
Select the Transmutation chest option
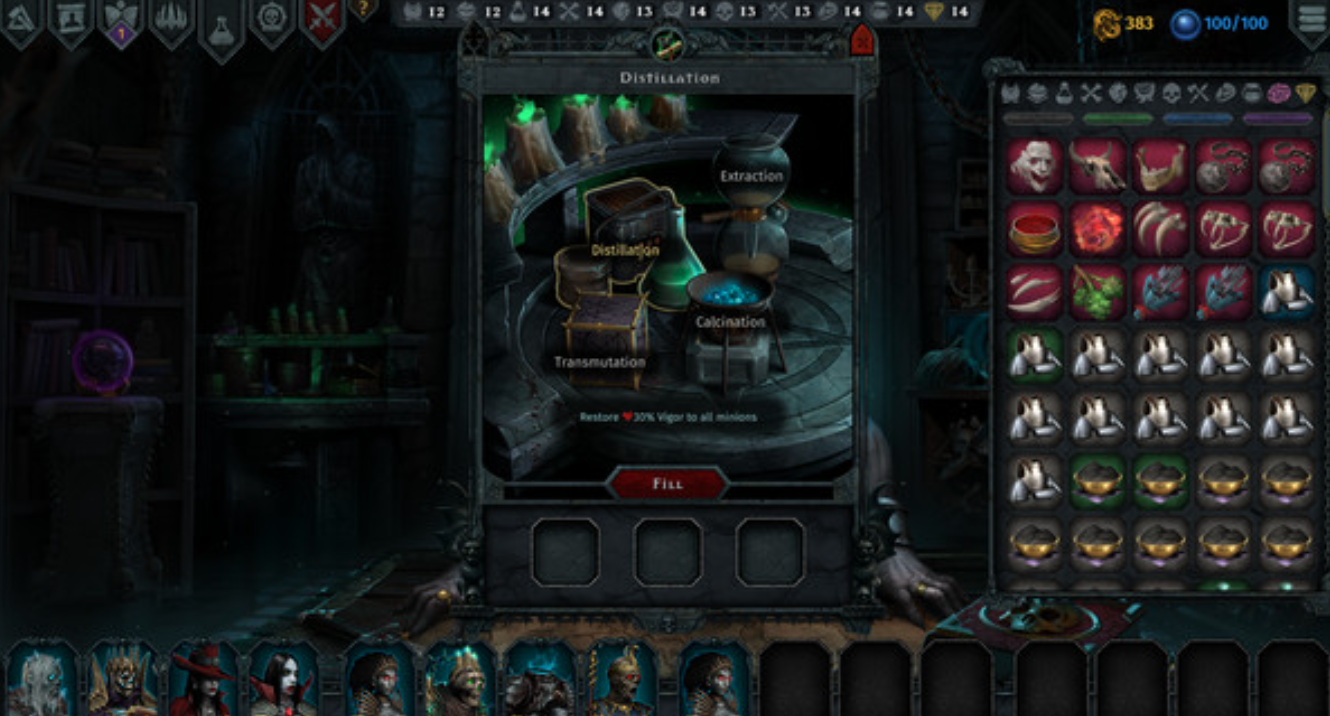coord(600,361)
